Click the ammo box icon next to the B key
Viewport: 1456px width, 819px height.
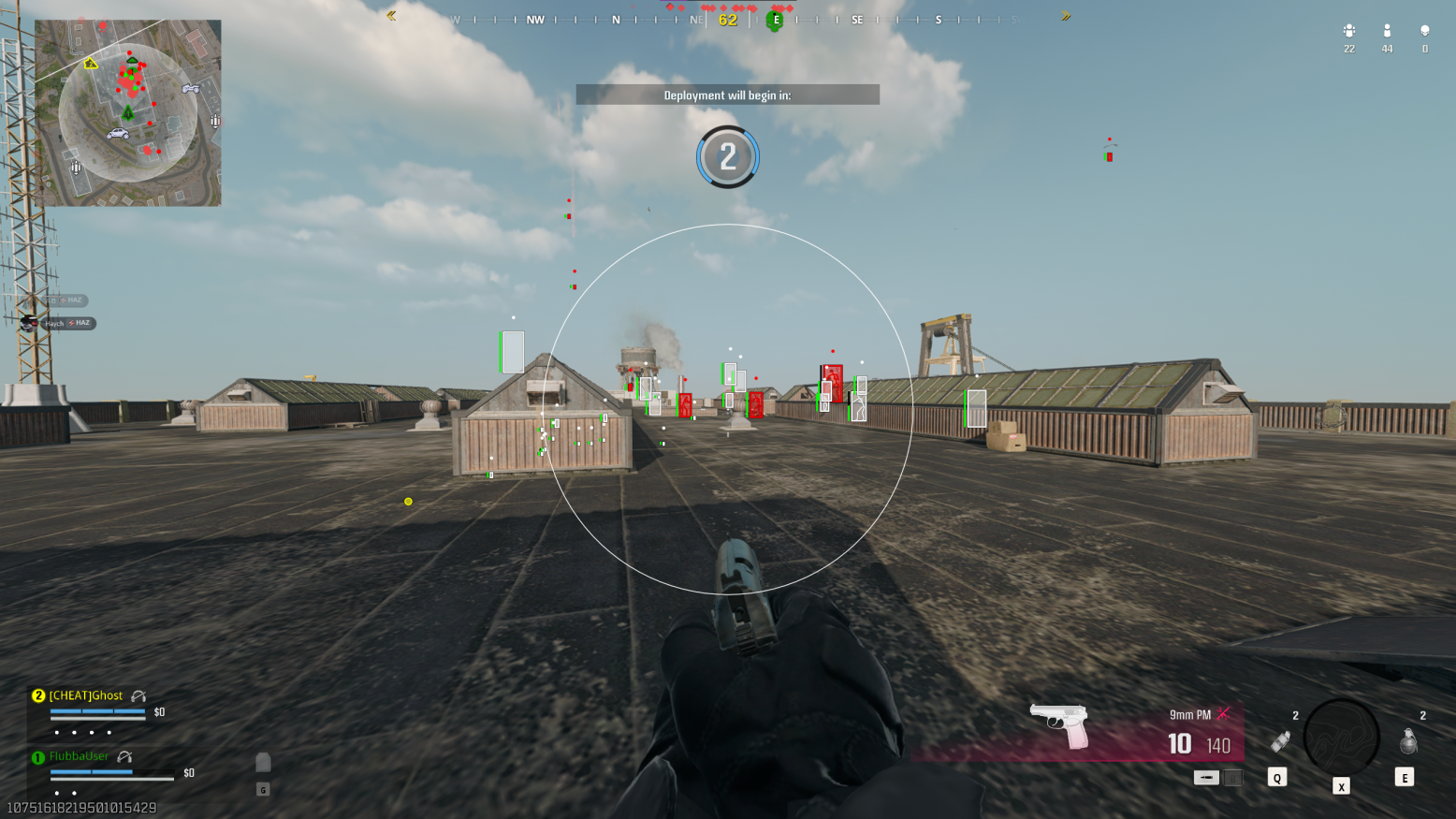1206,777
